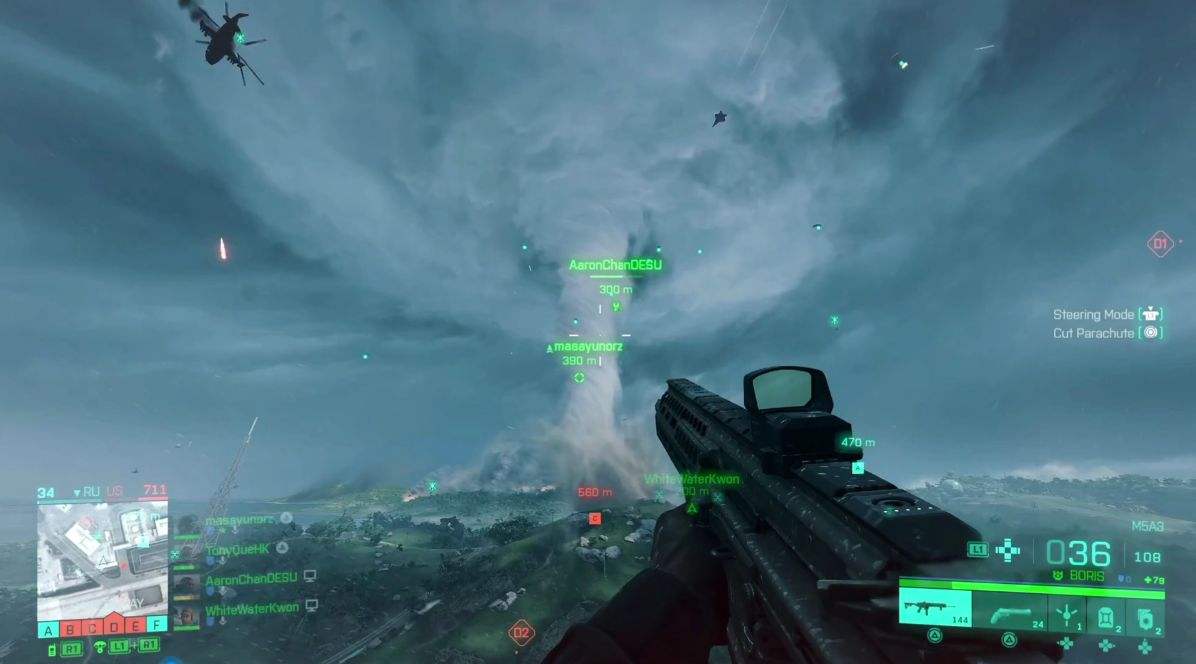Select squad member AaronChanDESU in squad list
Image resolution: width=1196 pixels, height=664 pixels.
click(251, 578)
